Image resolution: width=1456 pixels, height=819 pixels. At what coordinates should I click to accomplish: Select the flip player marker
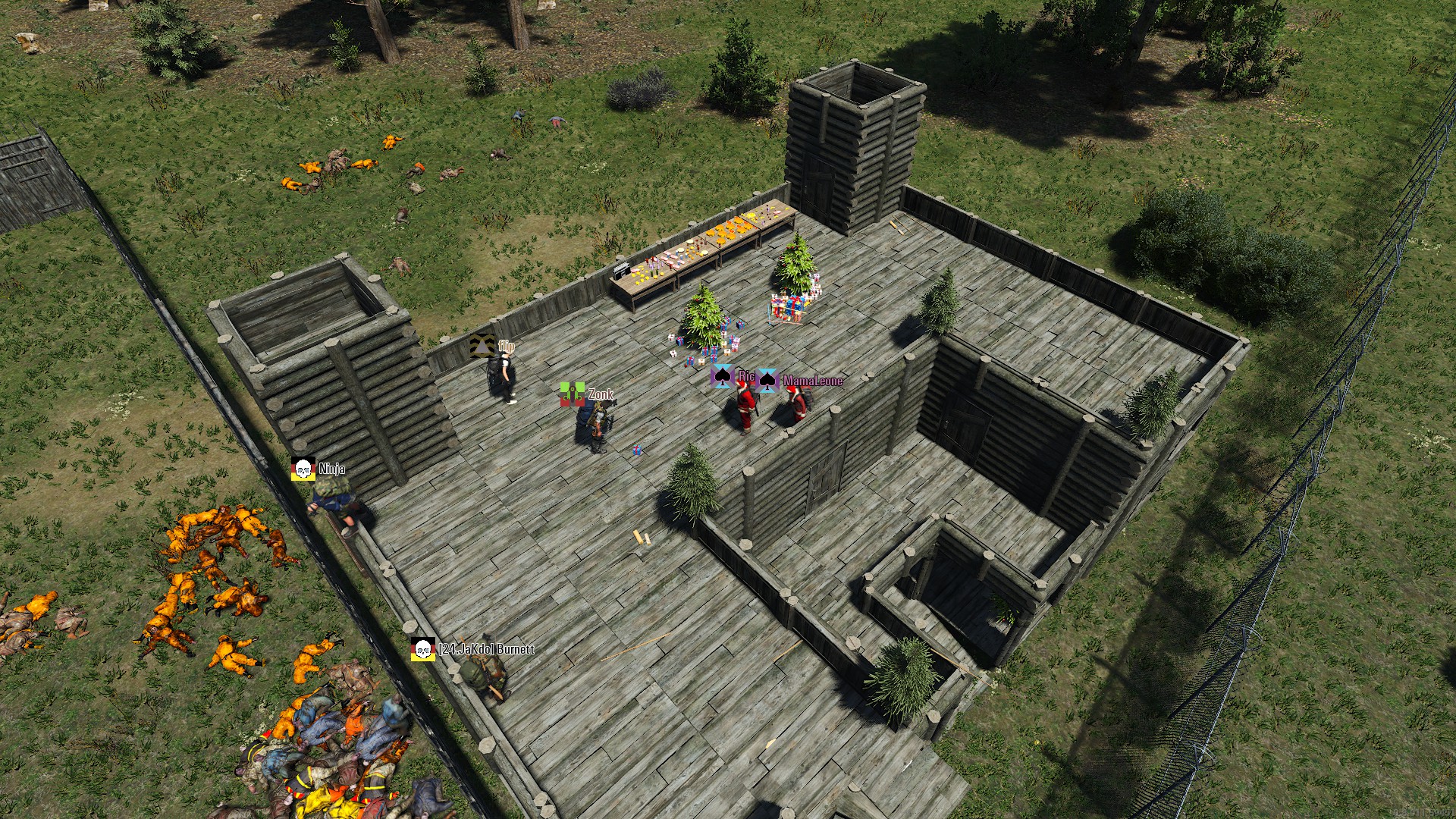click(x=481, y=346)
